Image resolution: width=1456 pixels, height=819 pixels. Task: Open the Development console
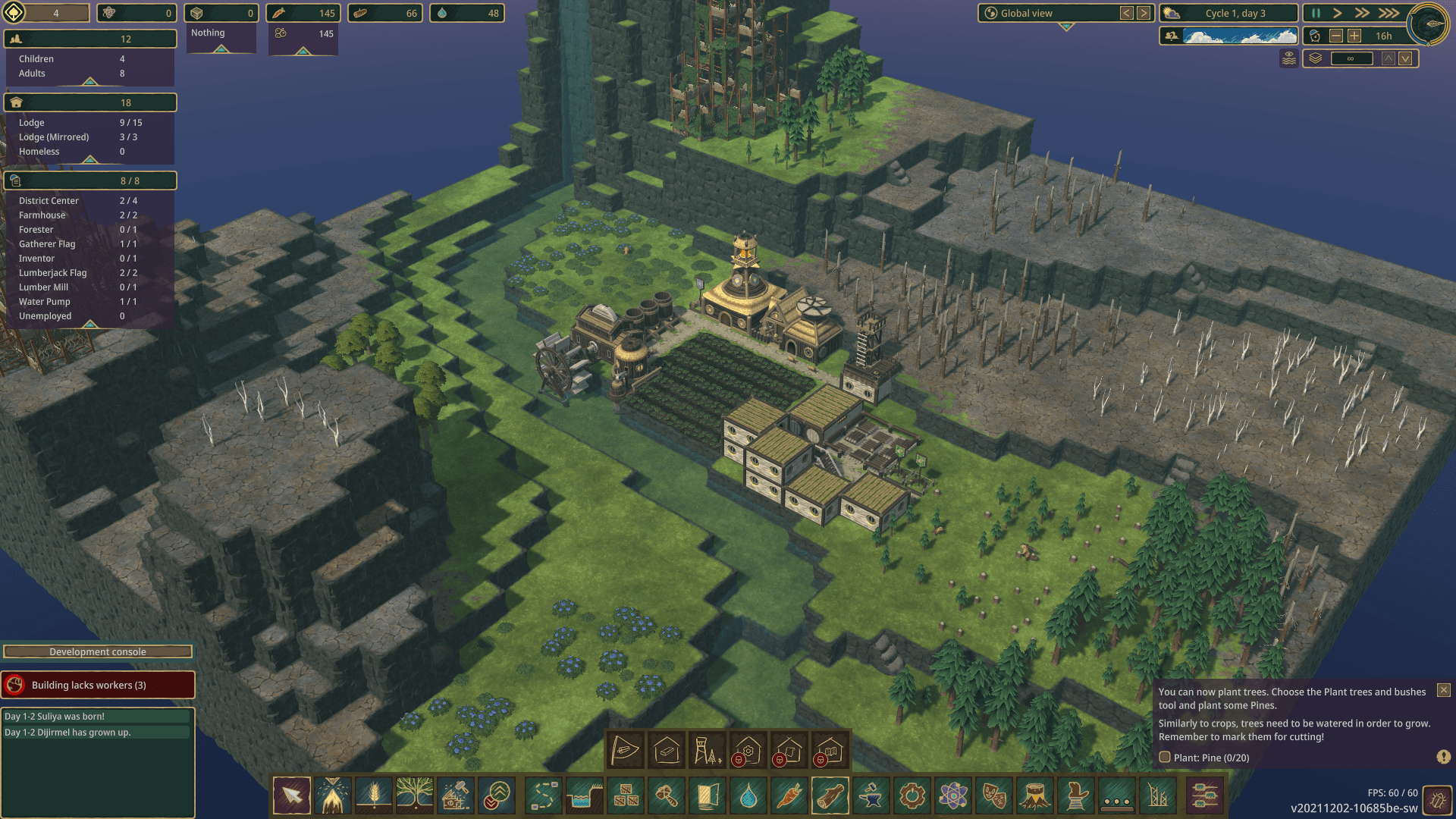[x=98, y=652]
